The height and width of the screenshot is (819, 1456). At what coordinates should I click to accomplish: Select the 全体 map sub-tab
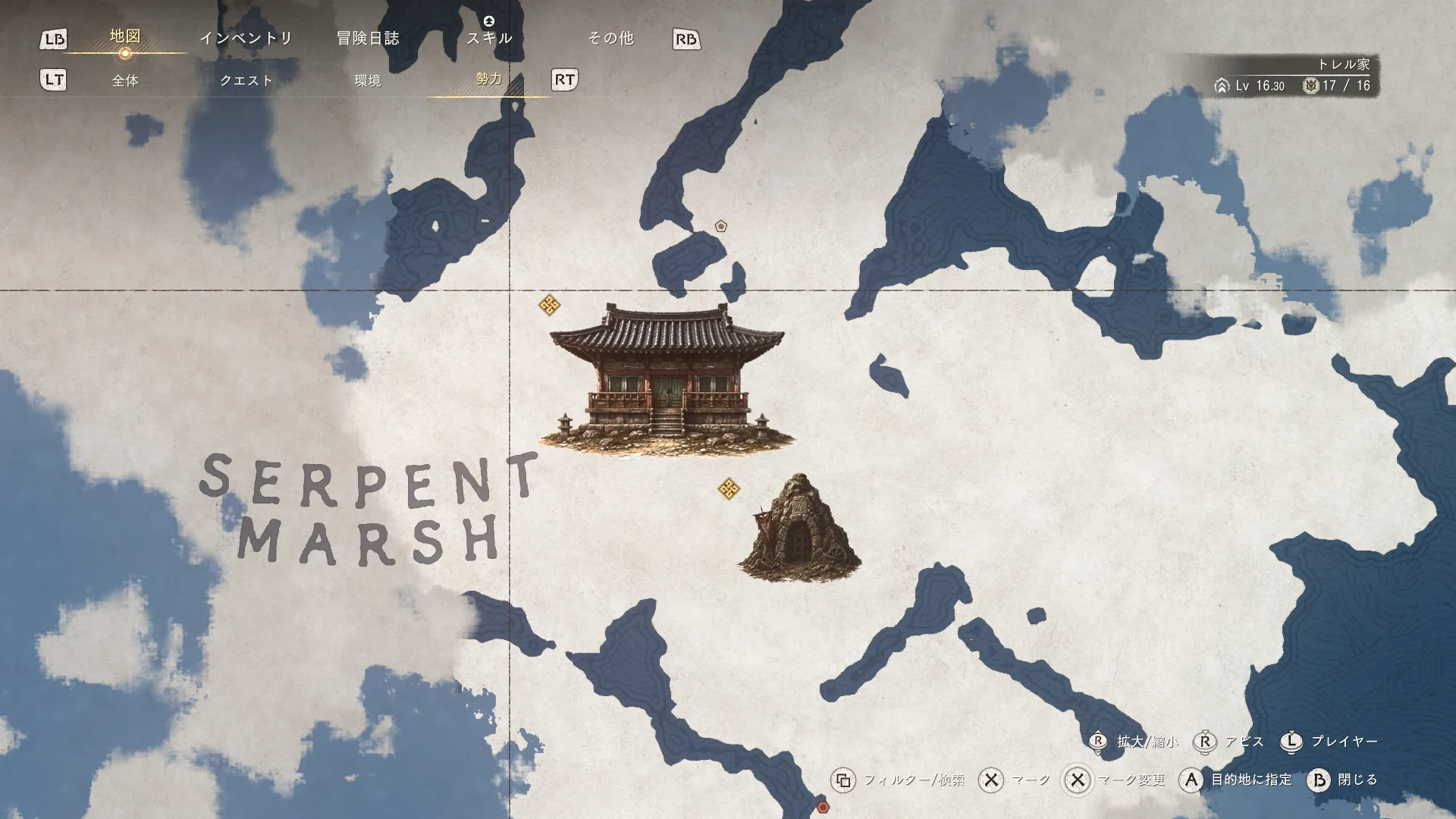[125, 80]
